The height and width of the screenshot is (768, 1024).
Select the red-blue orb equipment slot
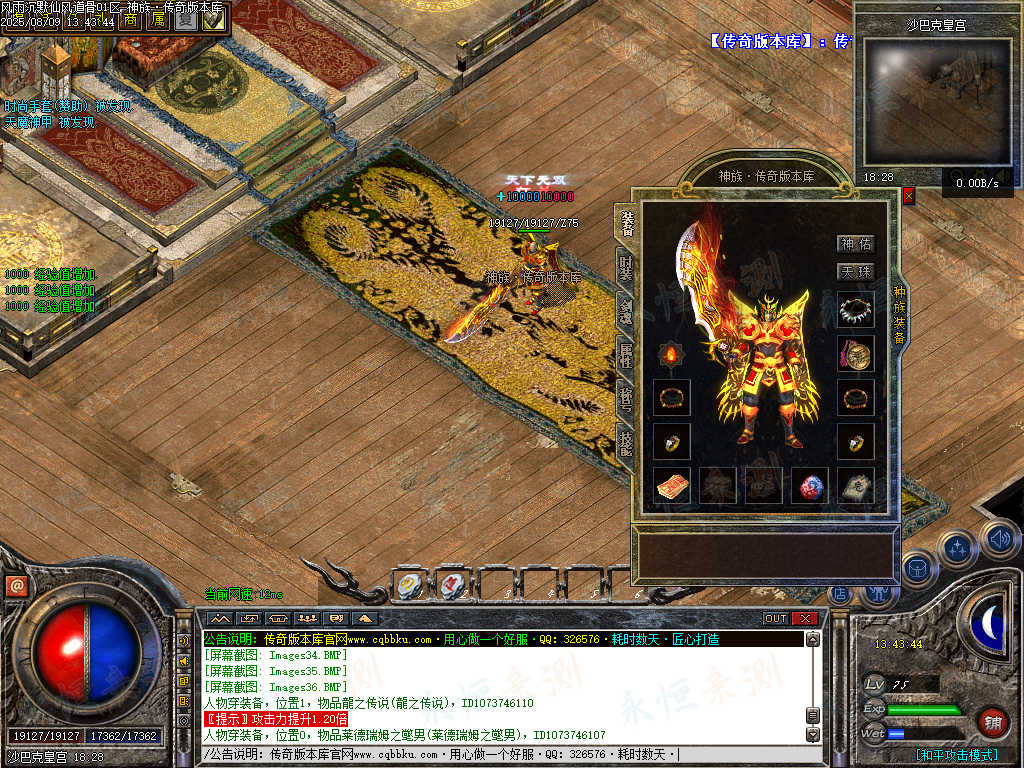(x=809, y=485)
